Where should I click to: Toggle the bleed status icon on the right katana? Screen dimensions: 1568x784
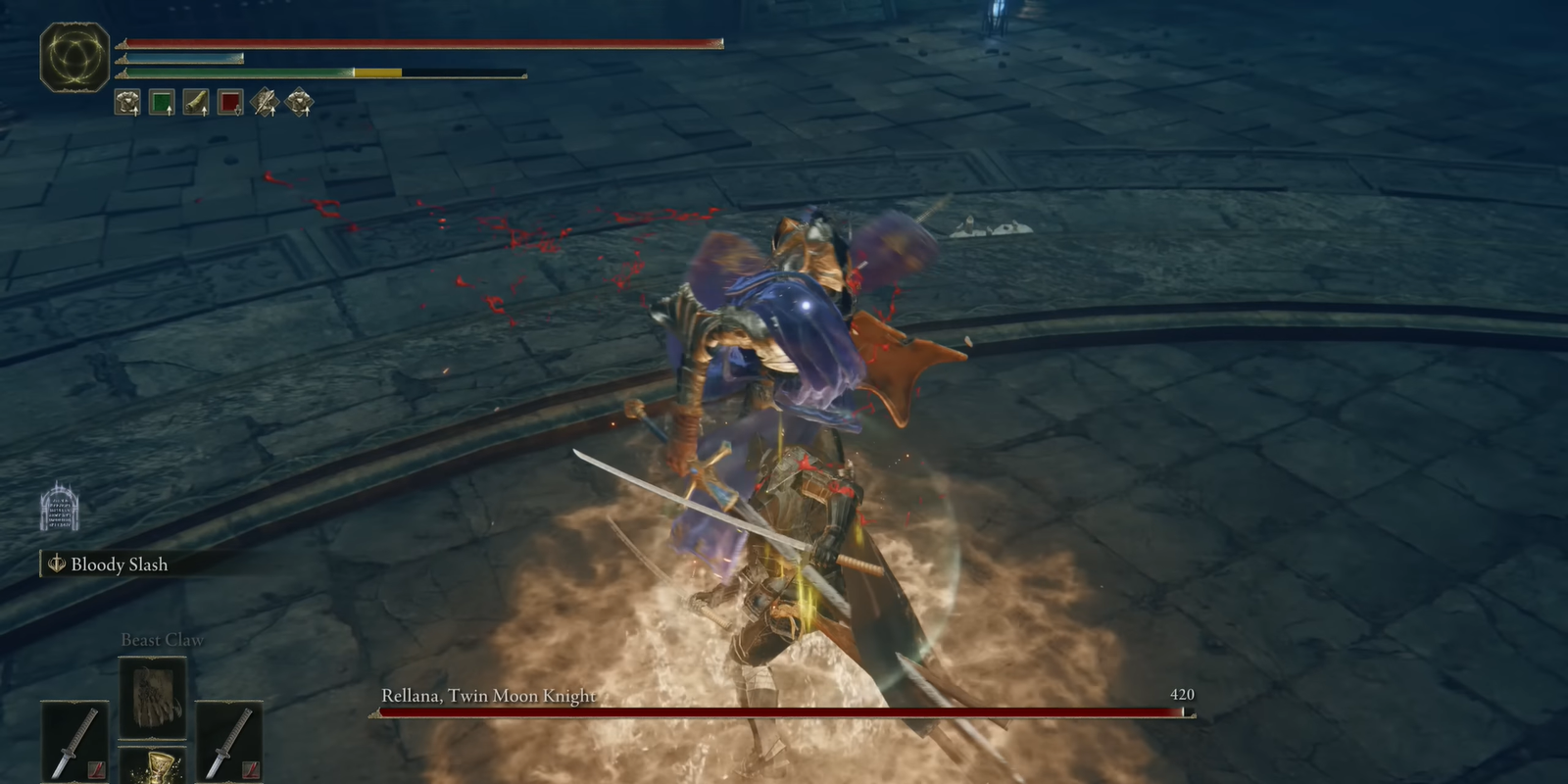(x=250, y=772)
